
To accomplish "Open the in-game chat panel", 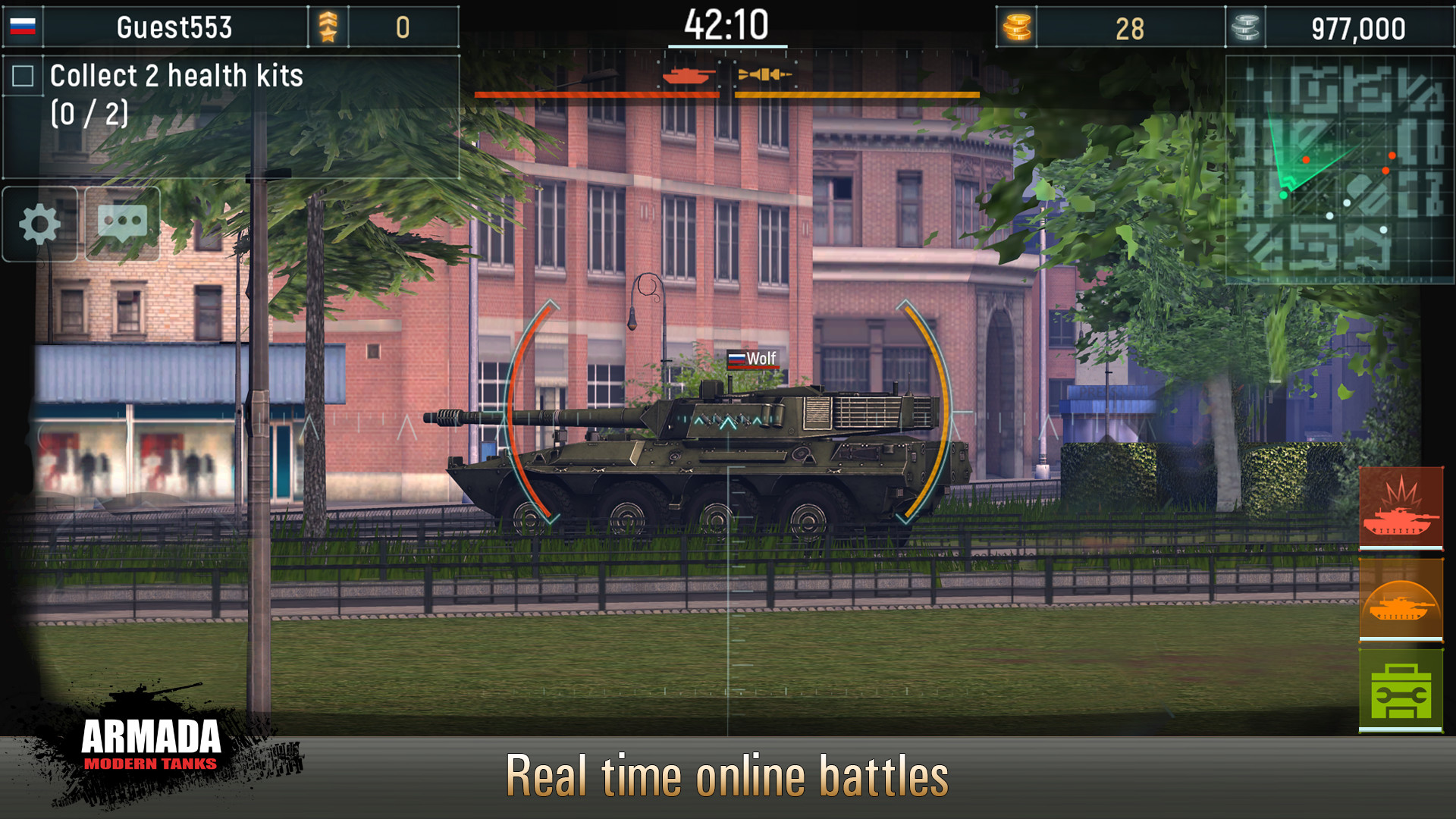I will point(121,223).
